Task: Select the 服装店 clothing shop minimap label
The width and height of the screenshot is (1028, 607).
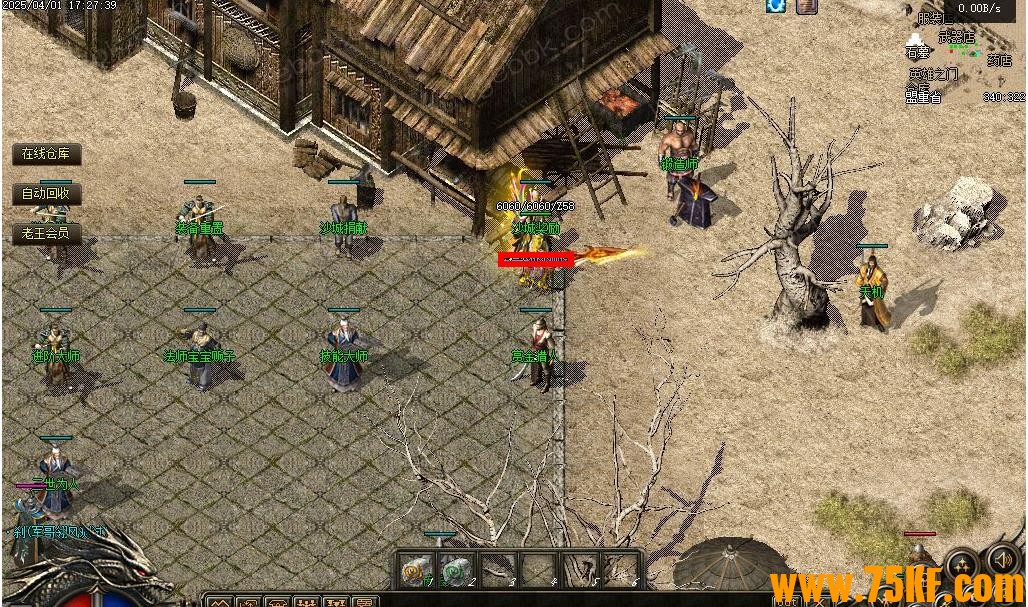Action: click(934, 18)
